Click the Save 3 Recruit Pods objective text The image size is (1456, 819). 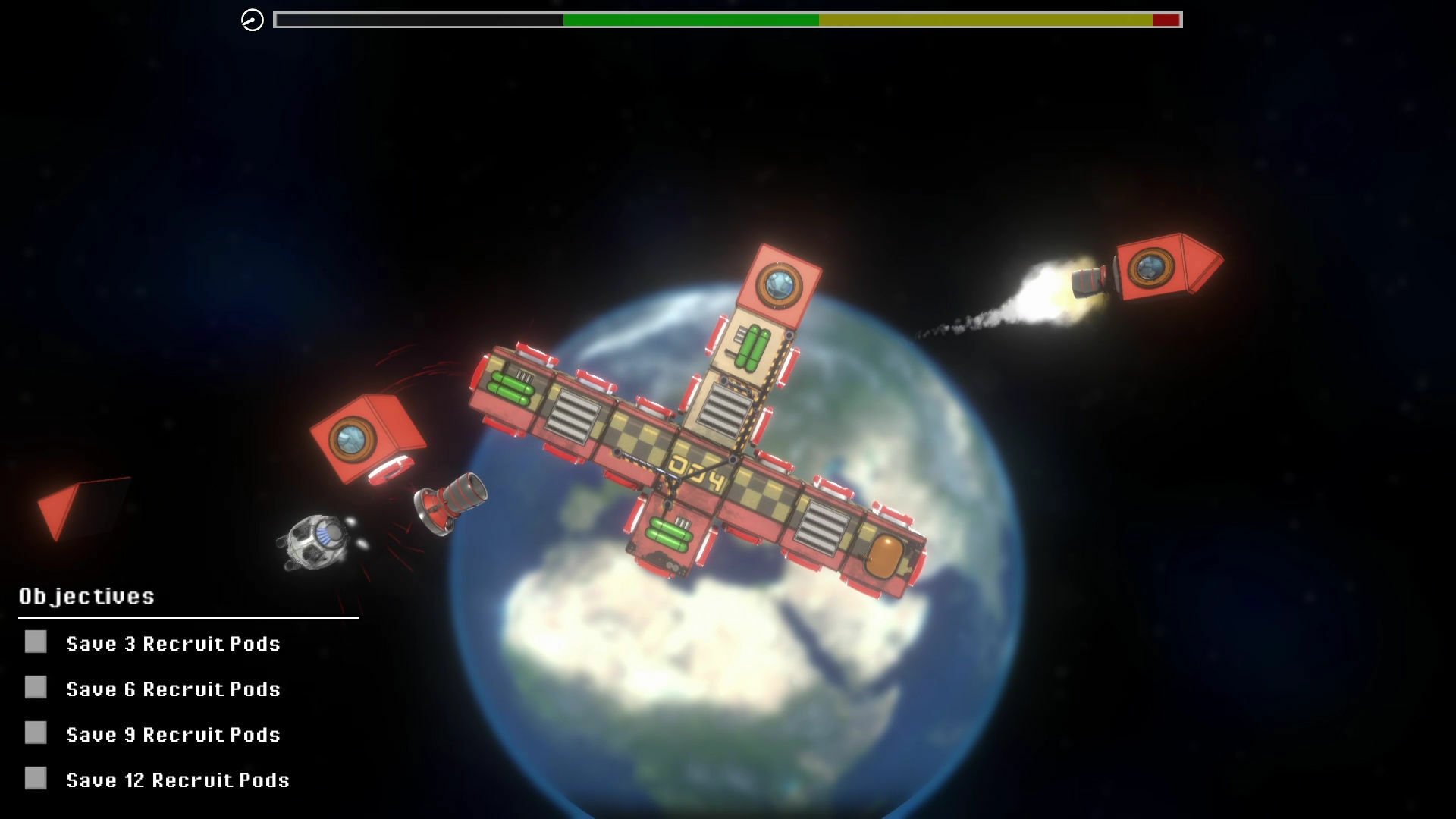(x=173, y=643)
